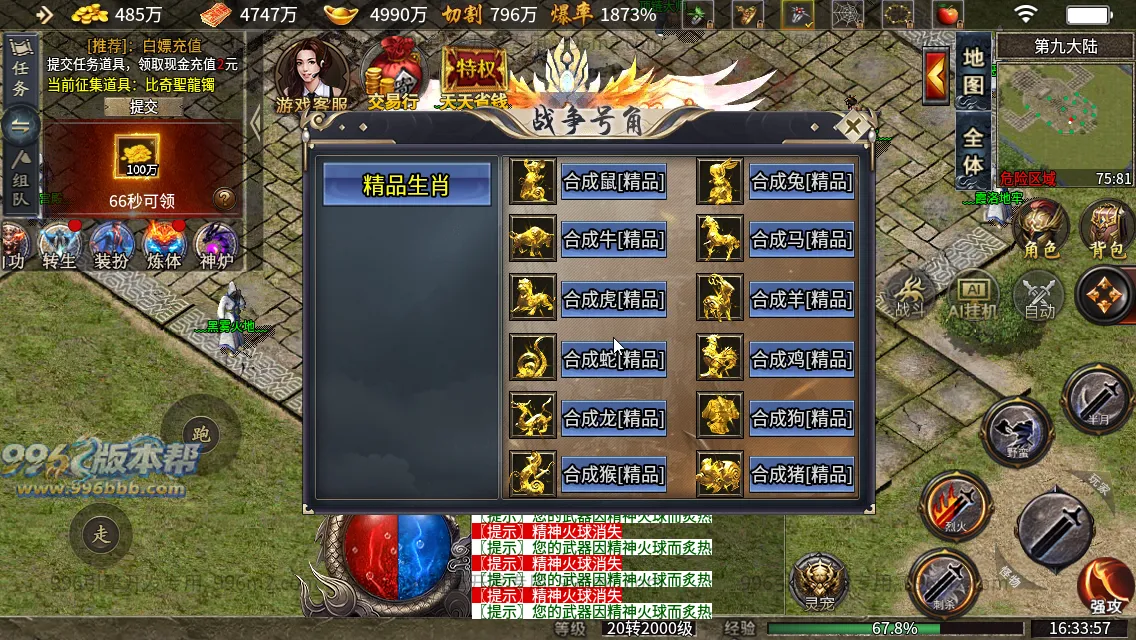Choose 合成兔[精品] synthesis button
This screenshot has height=640, width=1136.
801,182
